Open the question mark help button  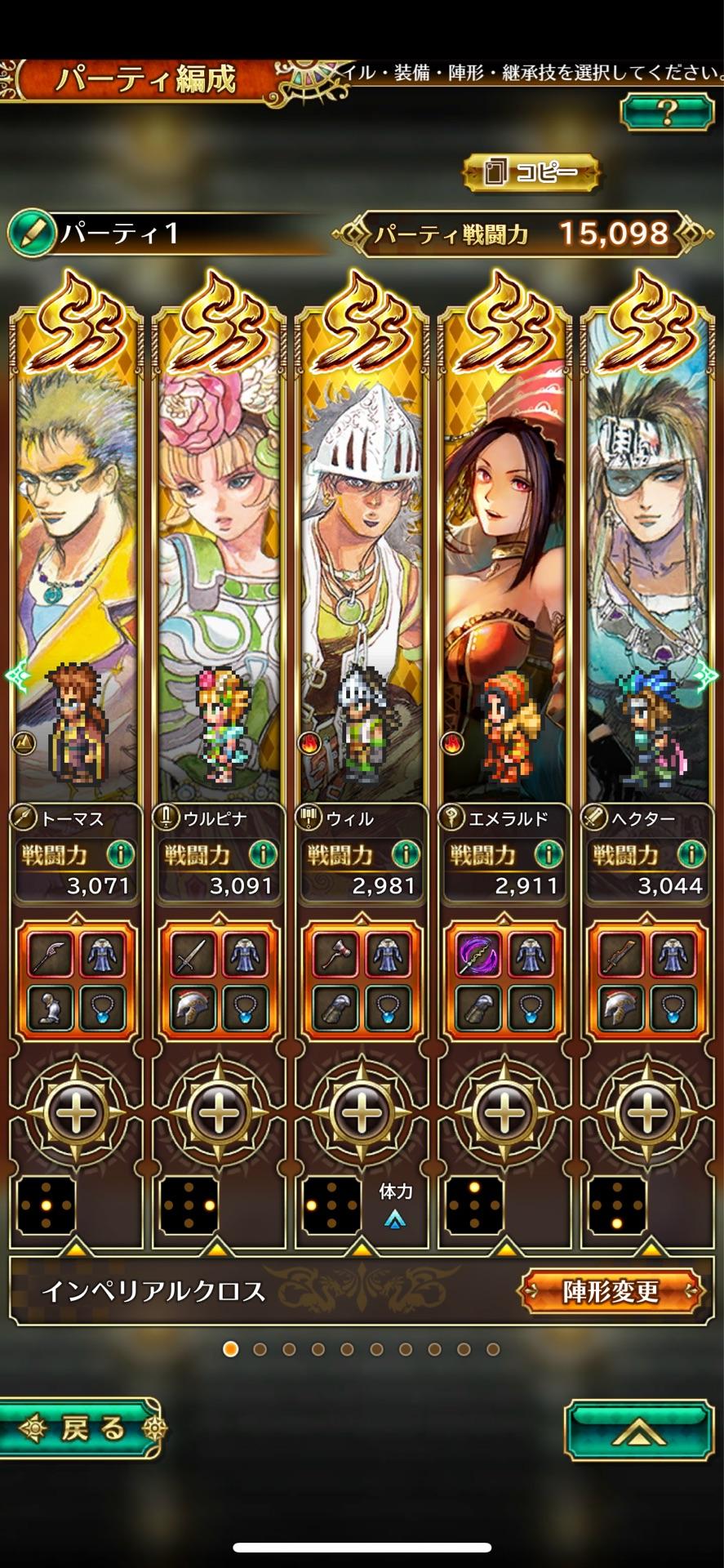666,111
